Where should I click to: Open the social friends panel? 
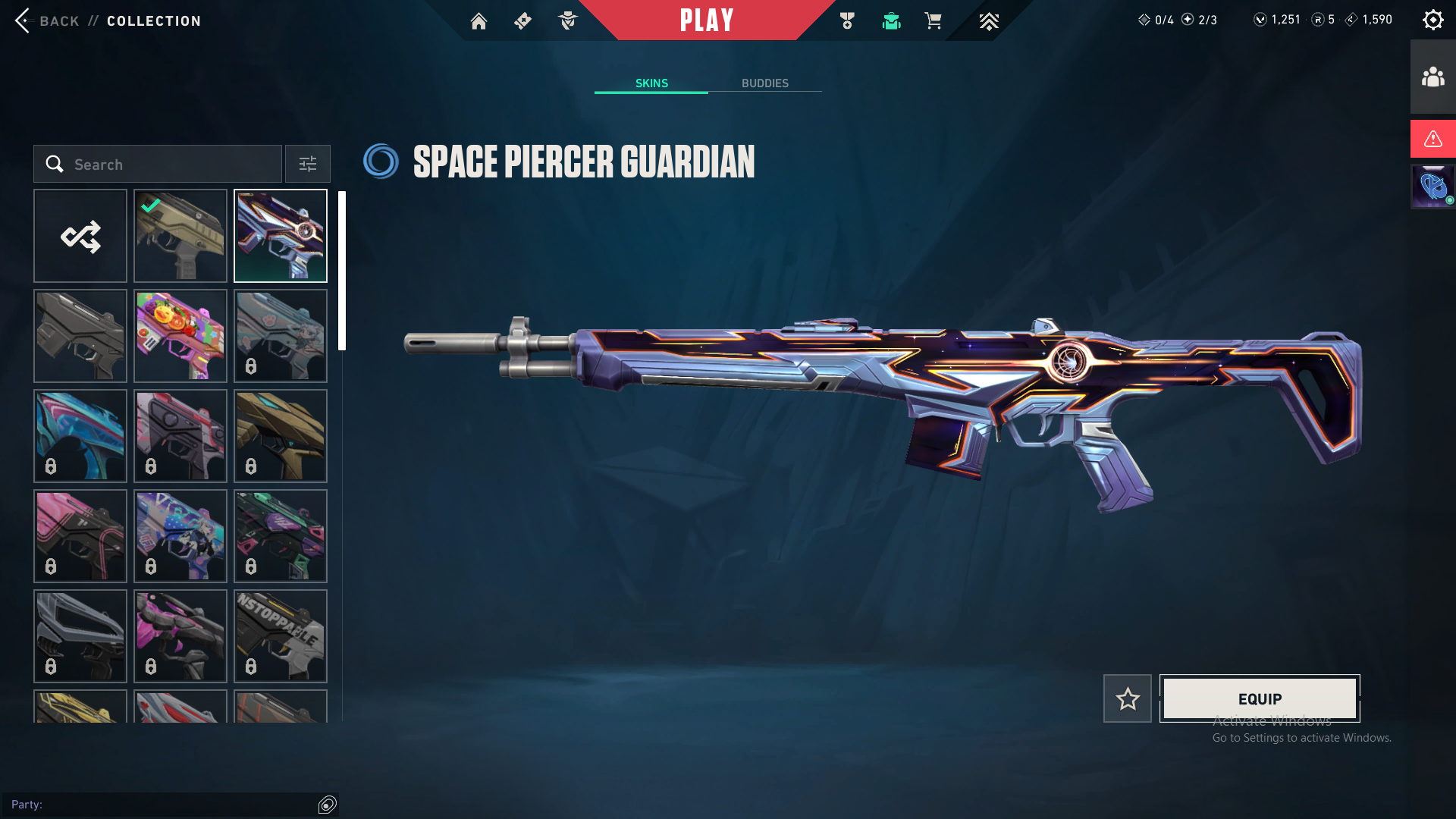click(1432, 77)
